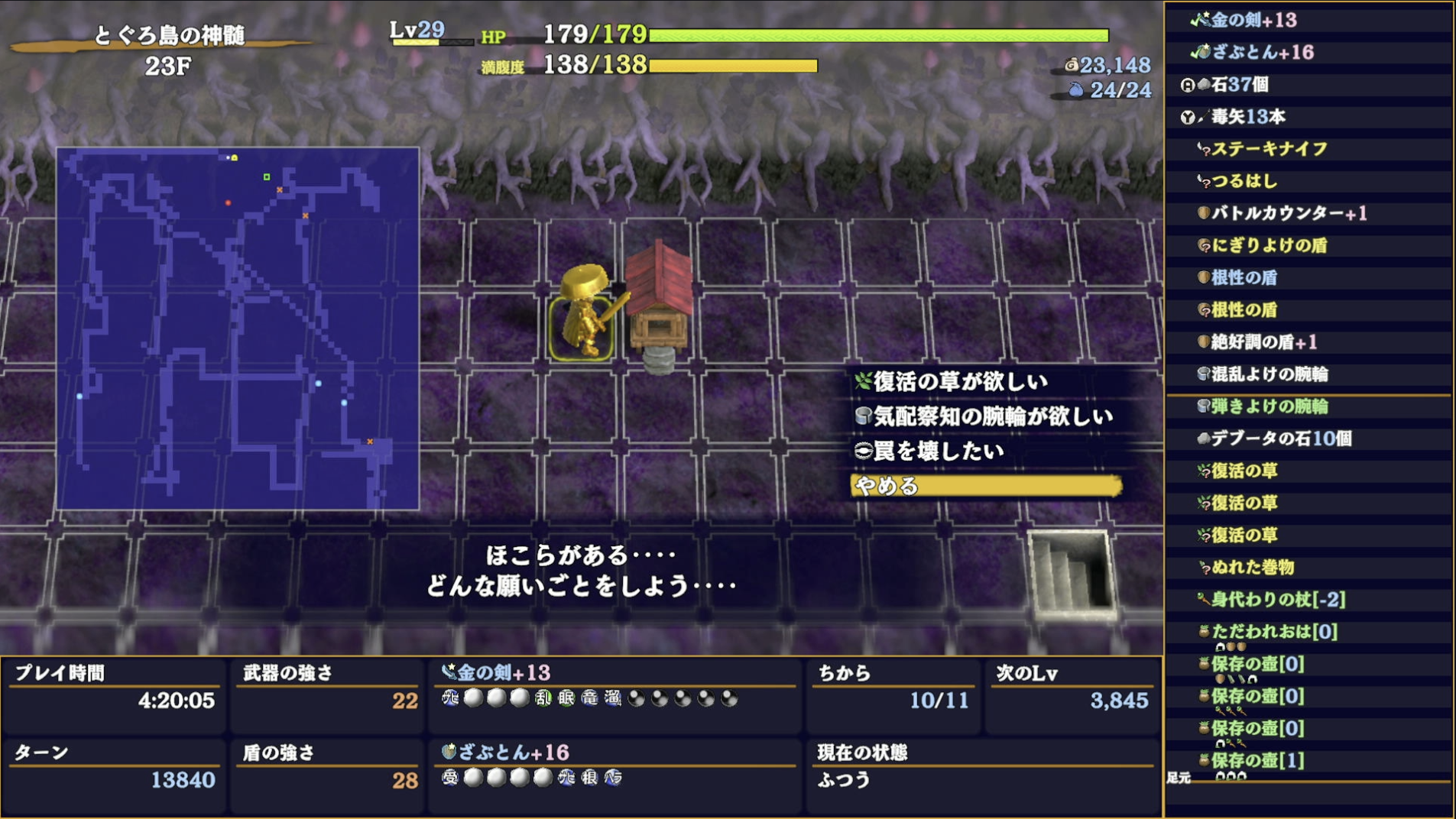Viewport: 1456px width, 819px height.
Task: Select the ざぶとん+16 cushion shield icon
Action: (1205, 53)
